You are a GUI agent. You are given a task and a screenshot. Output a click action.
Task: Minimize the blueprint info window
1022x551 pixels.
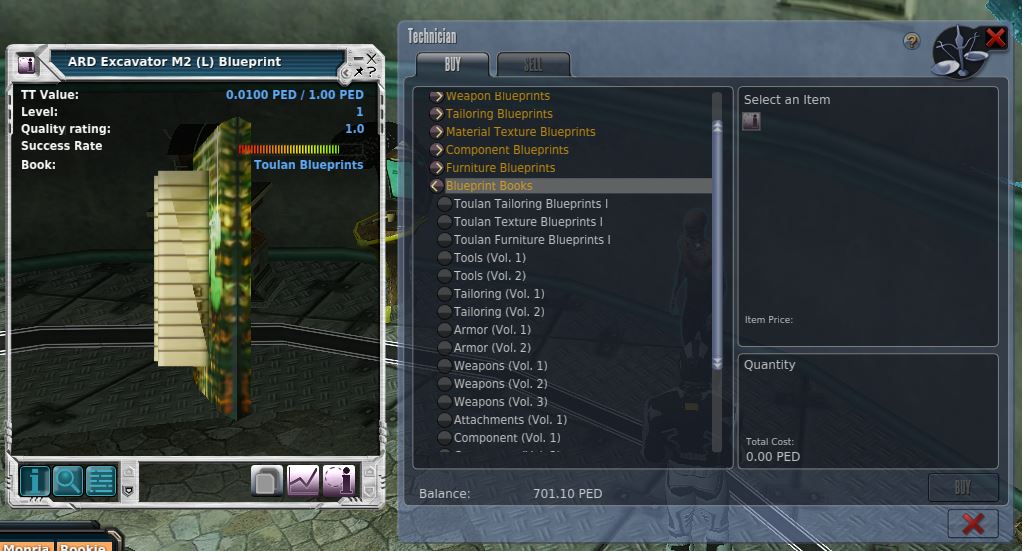[x=358, y=59]
